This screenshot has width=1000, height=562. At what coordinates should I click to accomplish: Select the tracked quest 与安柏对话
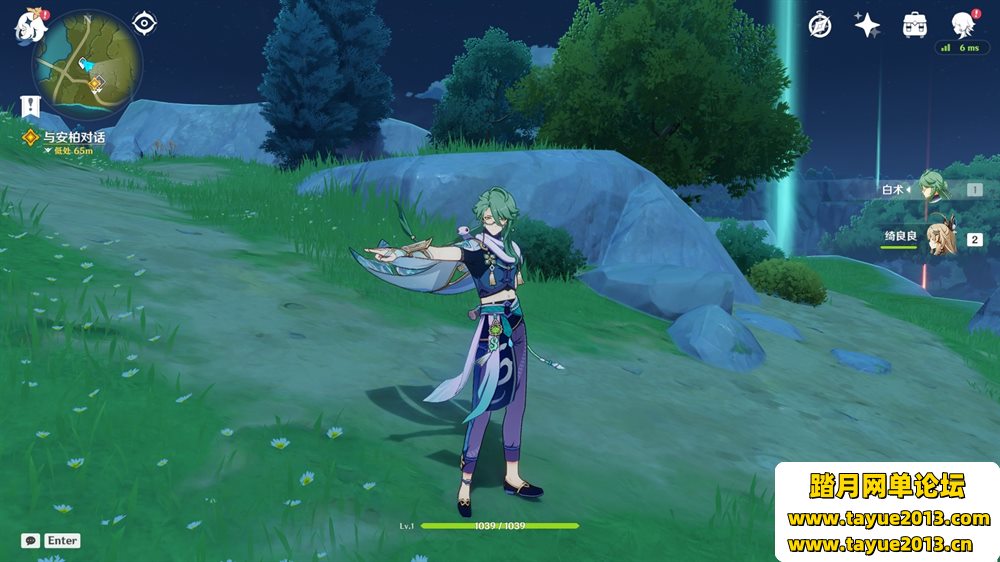73,137
